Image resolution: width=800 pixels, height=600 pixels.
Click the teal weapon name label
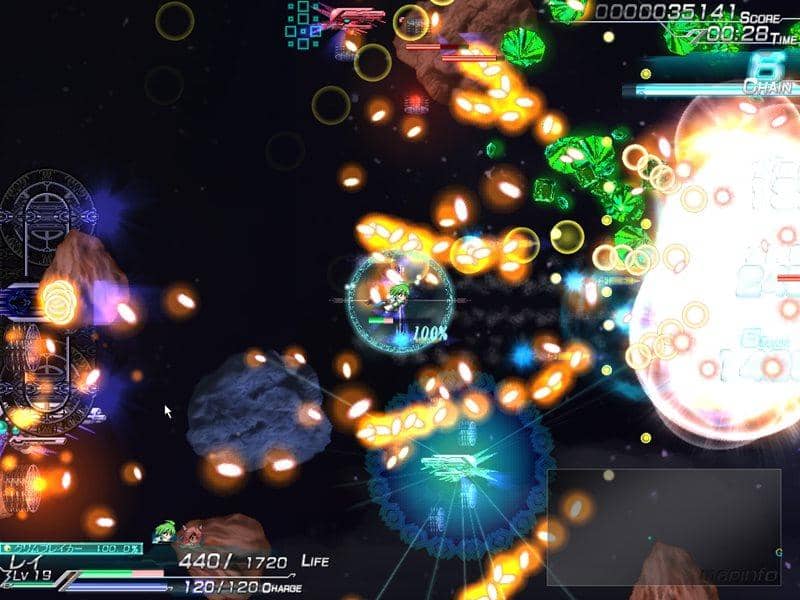coord(70,549)
